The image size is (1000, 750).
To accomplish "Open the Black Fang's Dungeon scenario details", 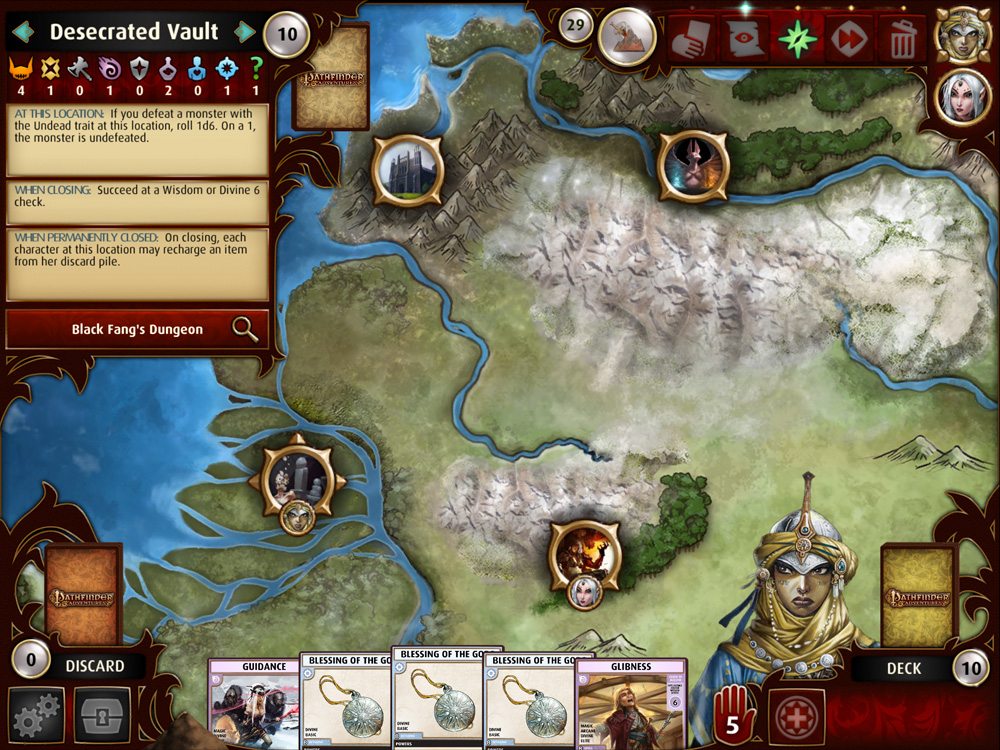I will [137, 329].
